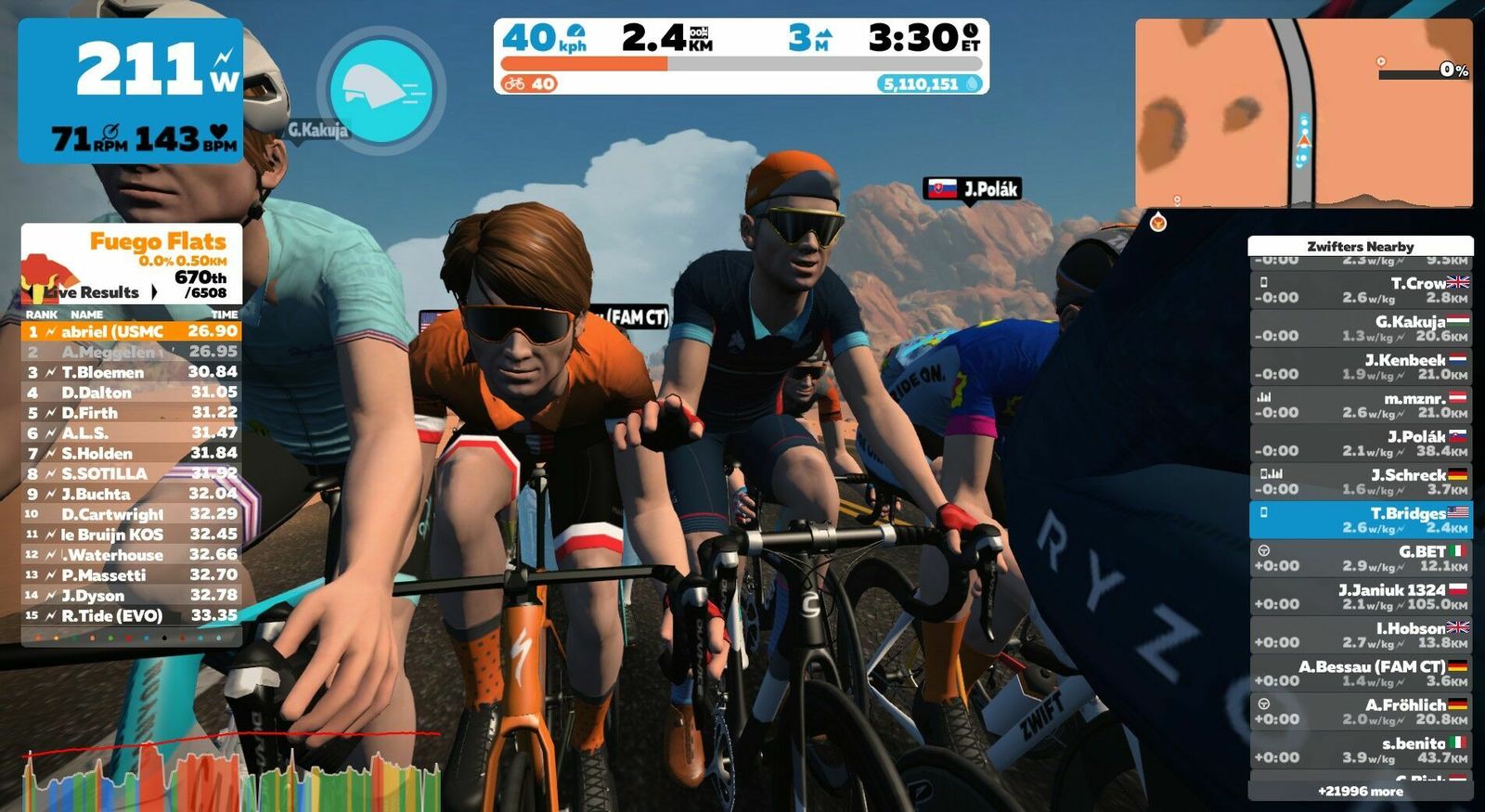Viewport: 1485px width, 812px height.
Task: Choose A.Fröhlich in the nearby riders
Action: tap(1360, 712)
